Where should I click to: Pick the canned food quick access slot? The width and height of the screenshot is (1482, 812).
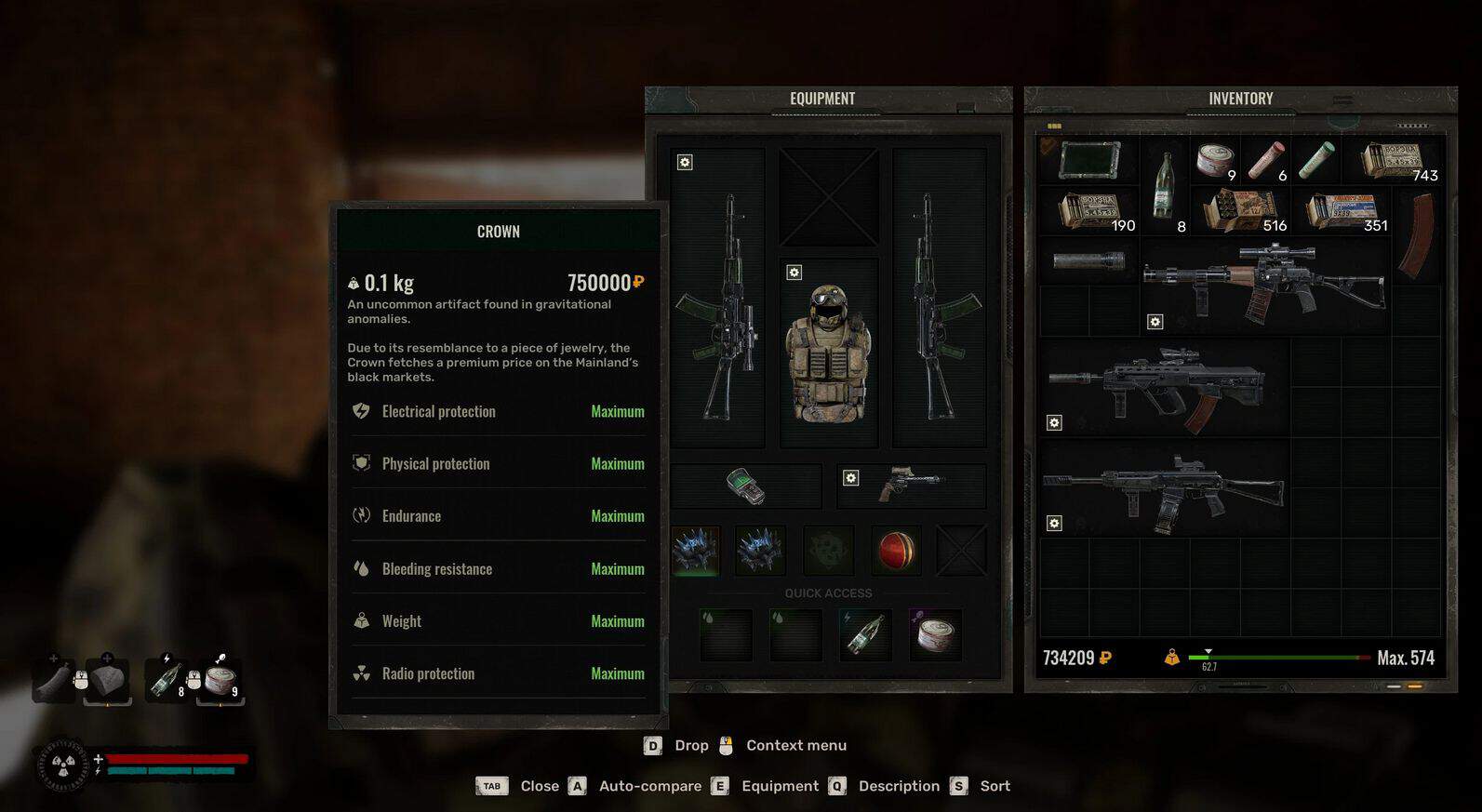(x=935, y=634)
